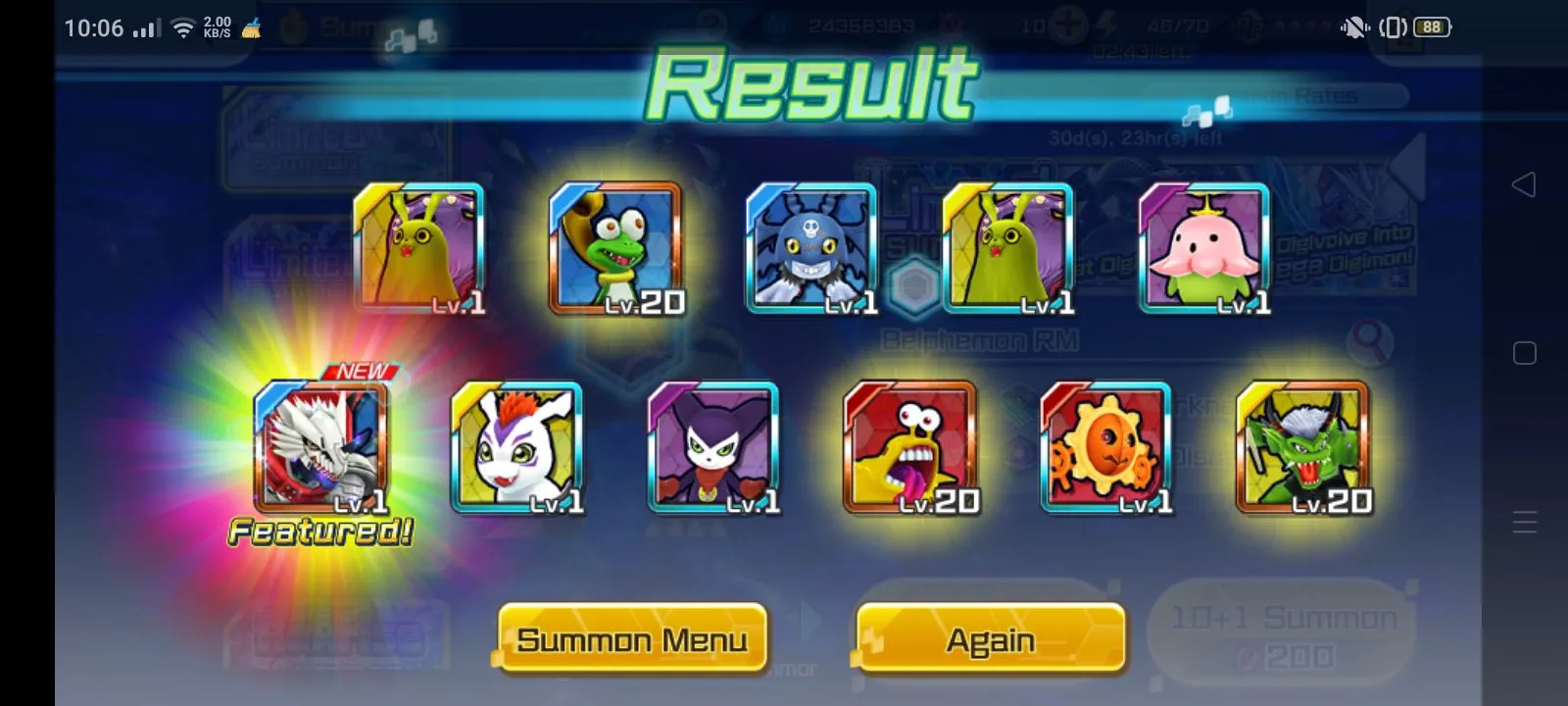Select the Featured NEW white beast Digimon
The height and width of the screenshot is (706, 1568).
coord(321,447)
